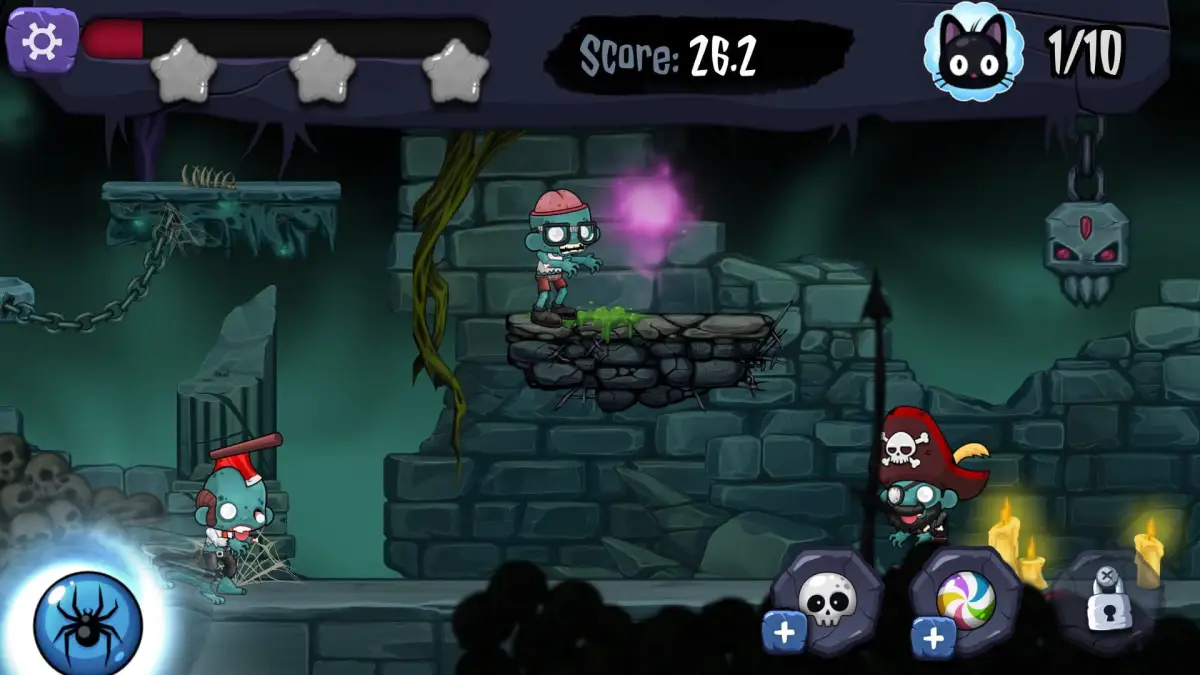
Task: Add more skull power-ups with plus
Action: (x=785, y=634)
